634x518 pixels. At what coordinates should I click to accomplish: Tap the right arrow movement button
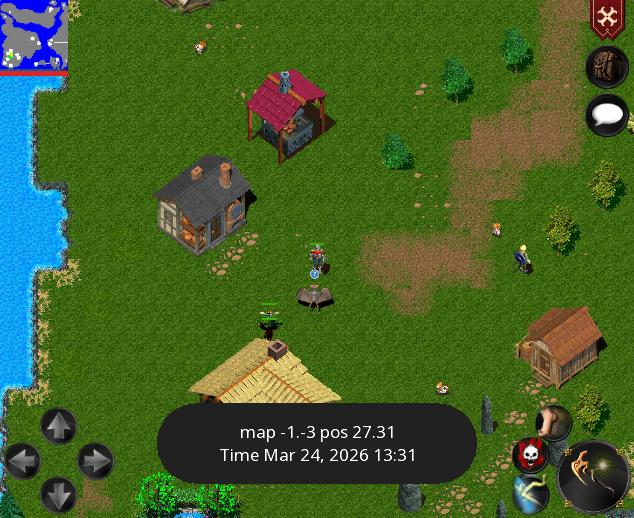pos(95,461)
